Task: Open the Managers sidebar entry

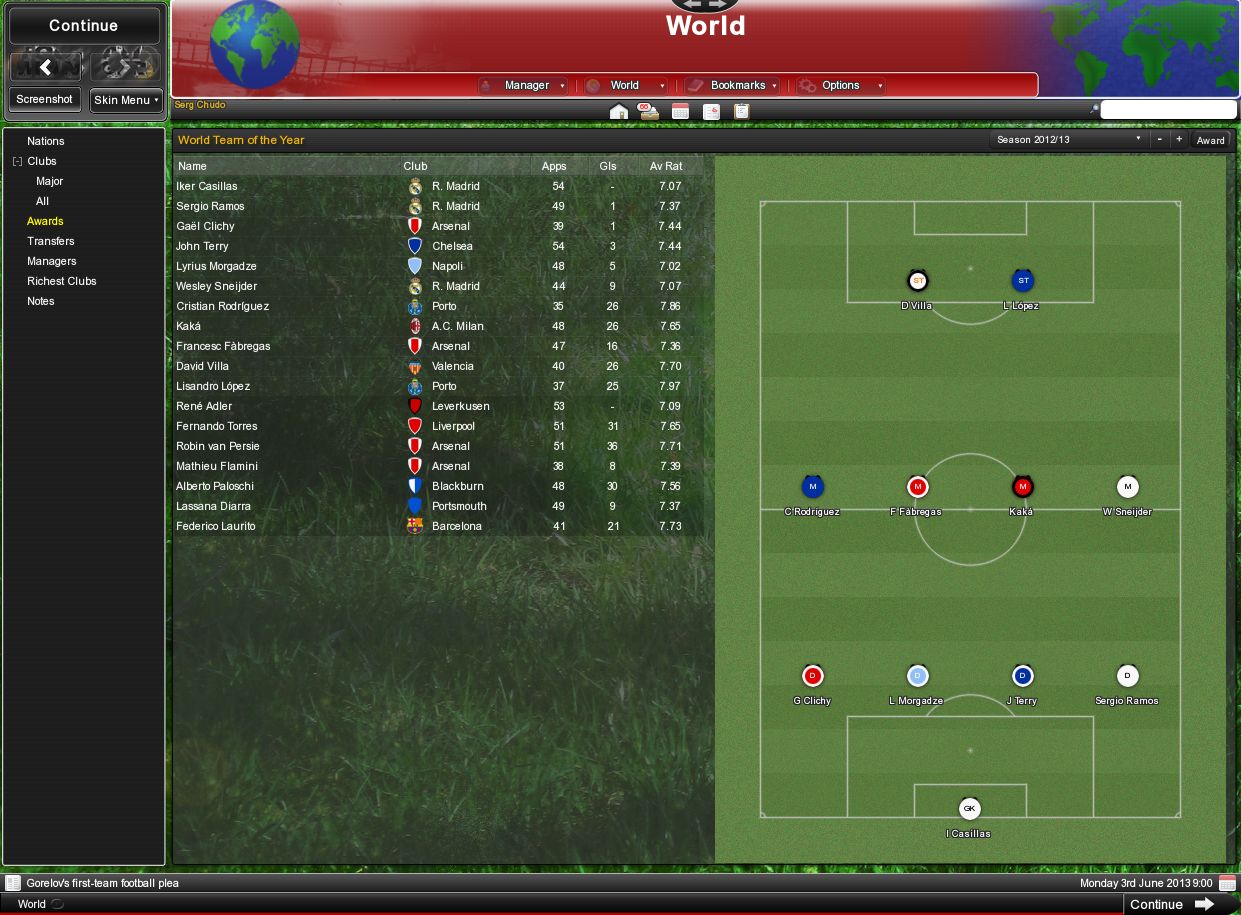Action: [52, 261]
